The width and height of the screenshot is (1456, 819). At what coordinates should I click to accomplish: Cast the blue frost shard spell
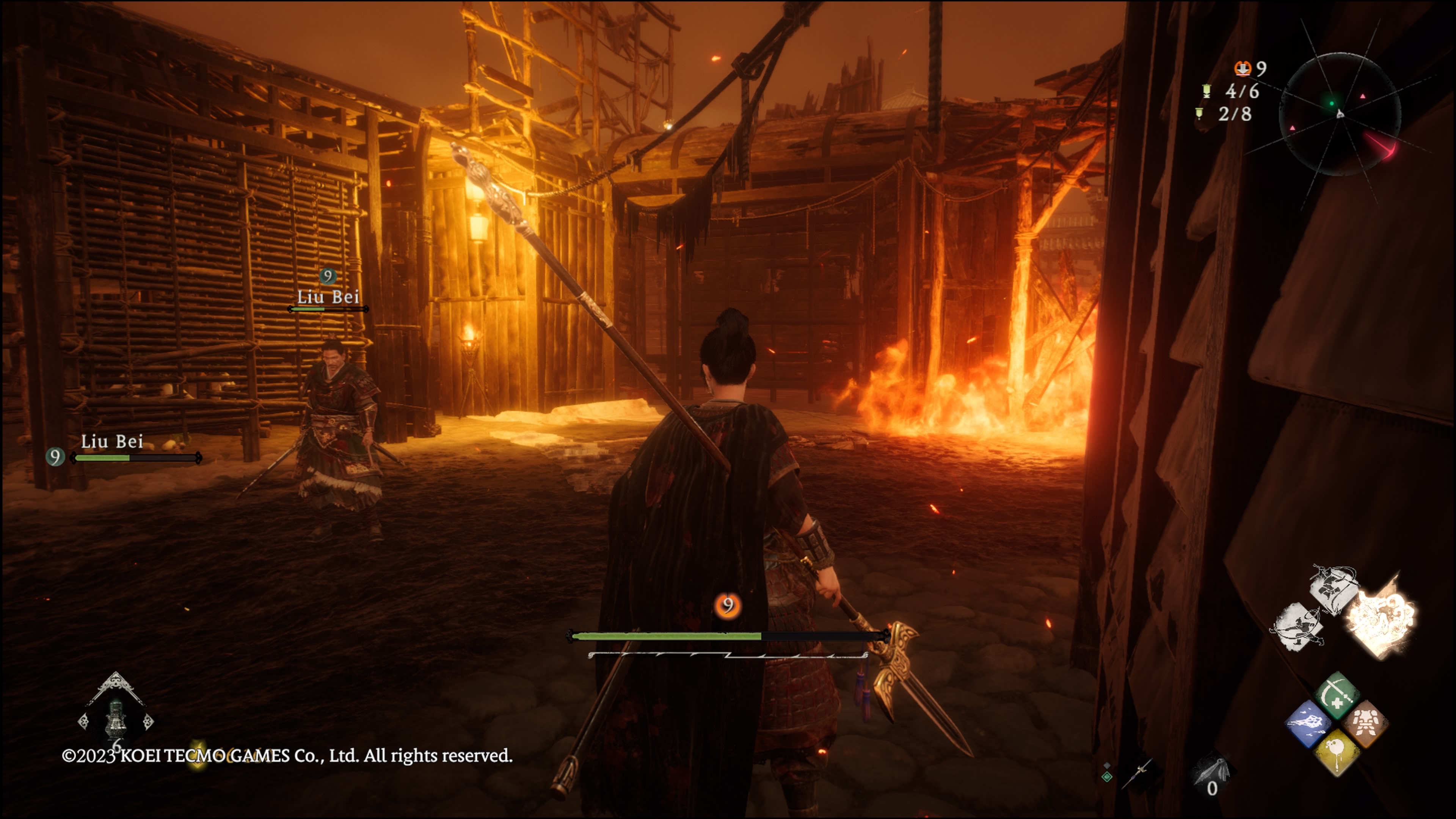1308,723
